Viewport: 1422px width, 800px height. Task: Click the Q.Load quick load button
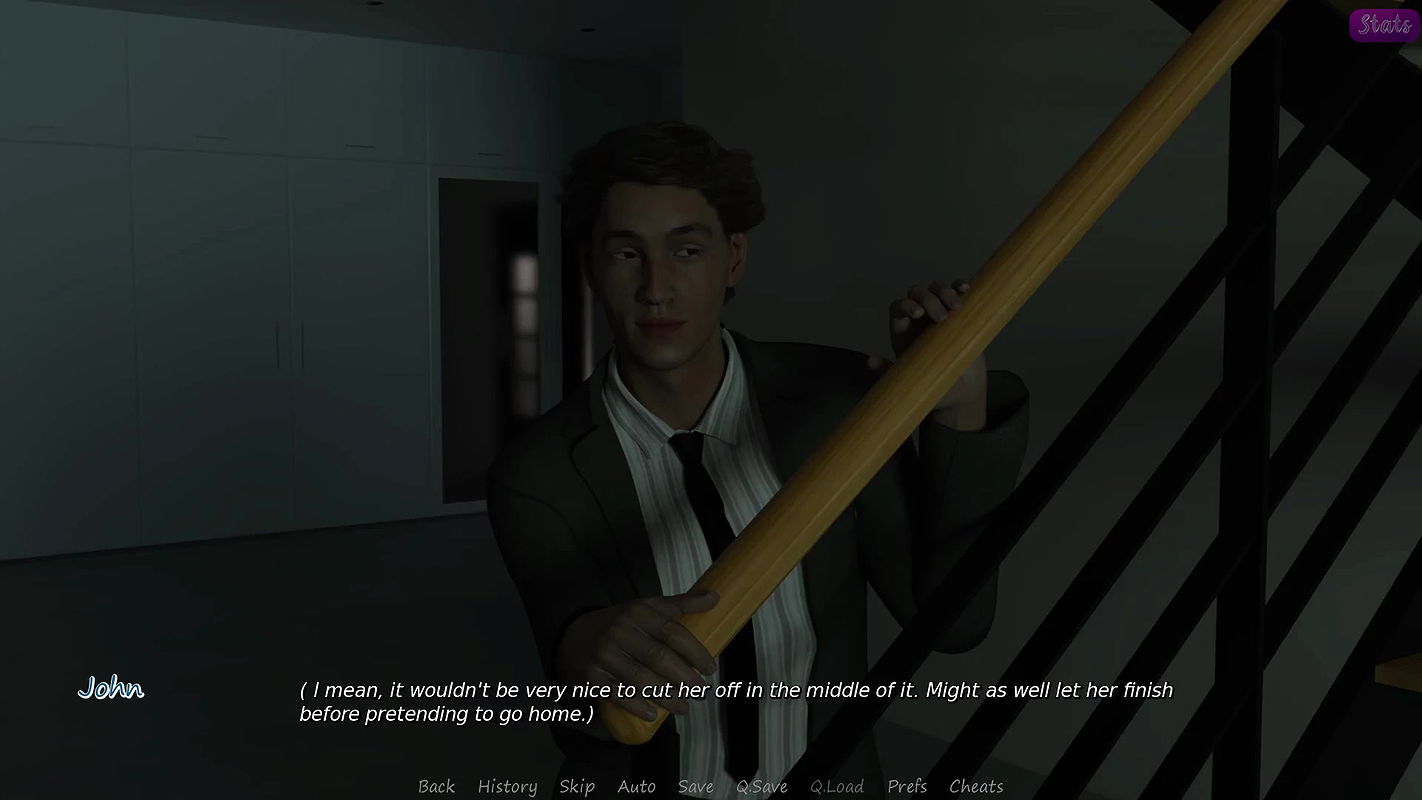[837, 787]
